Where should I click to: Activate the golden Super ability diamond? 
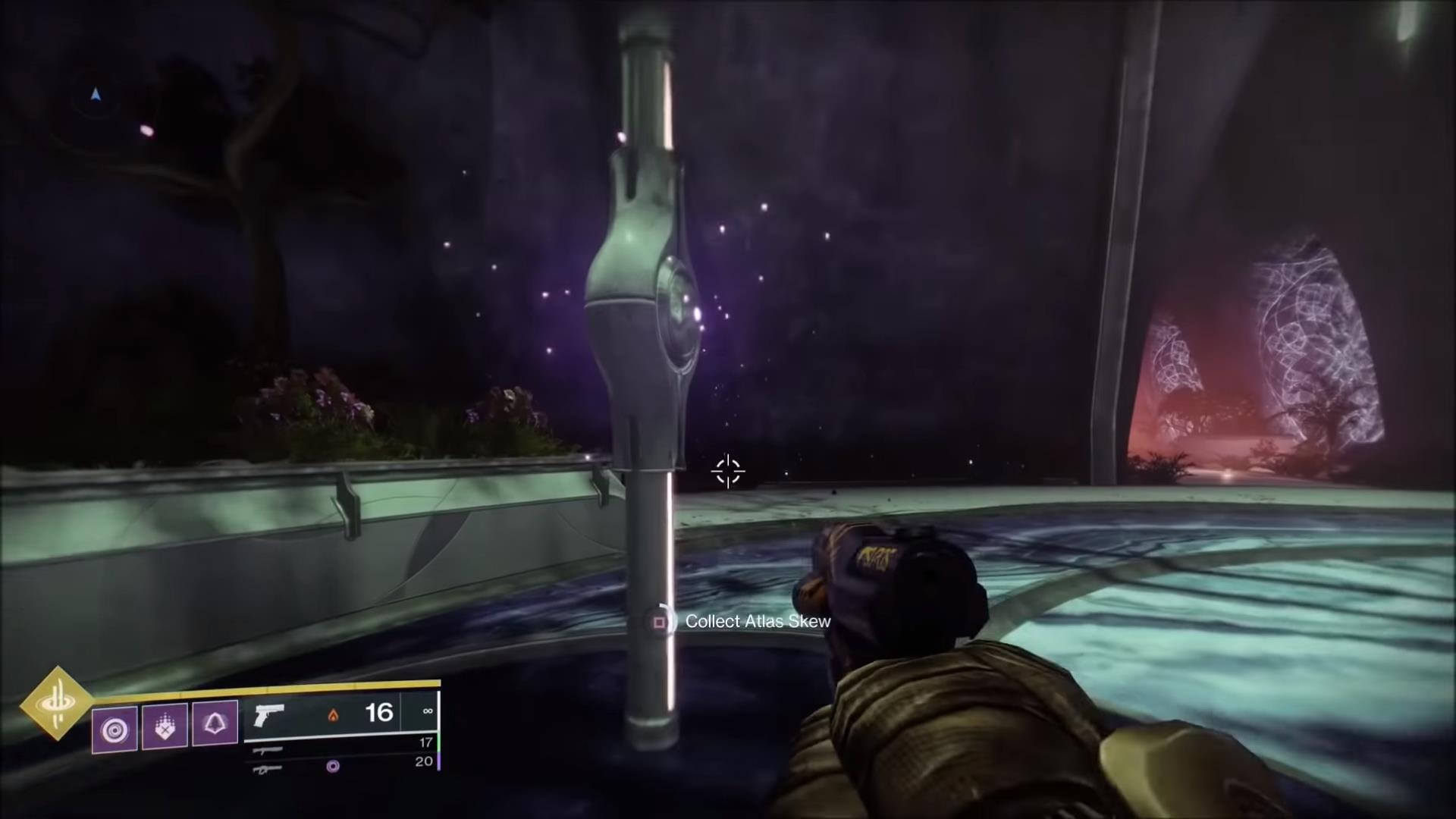tap(57, 703)
